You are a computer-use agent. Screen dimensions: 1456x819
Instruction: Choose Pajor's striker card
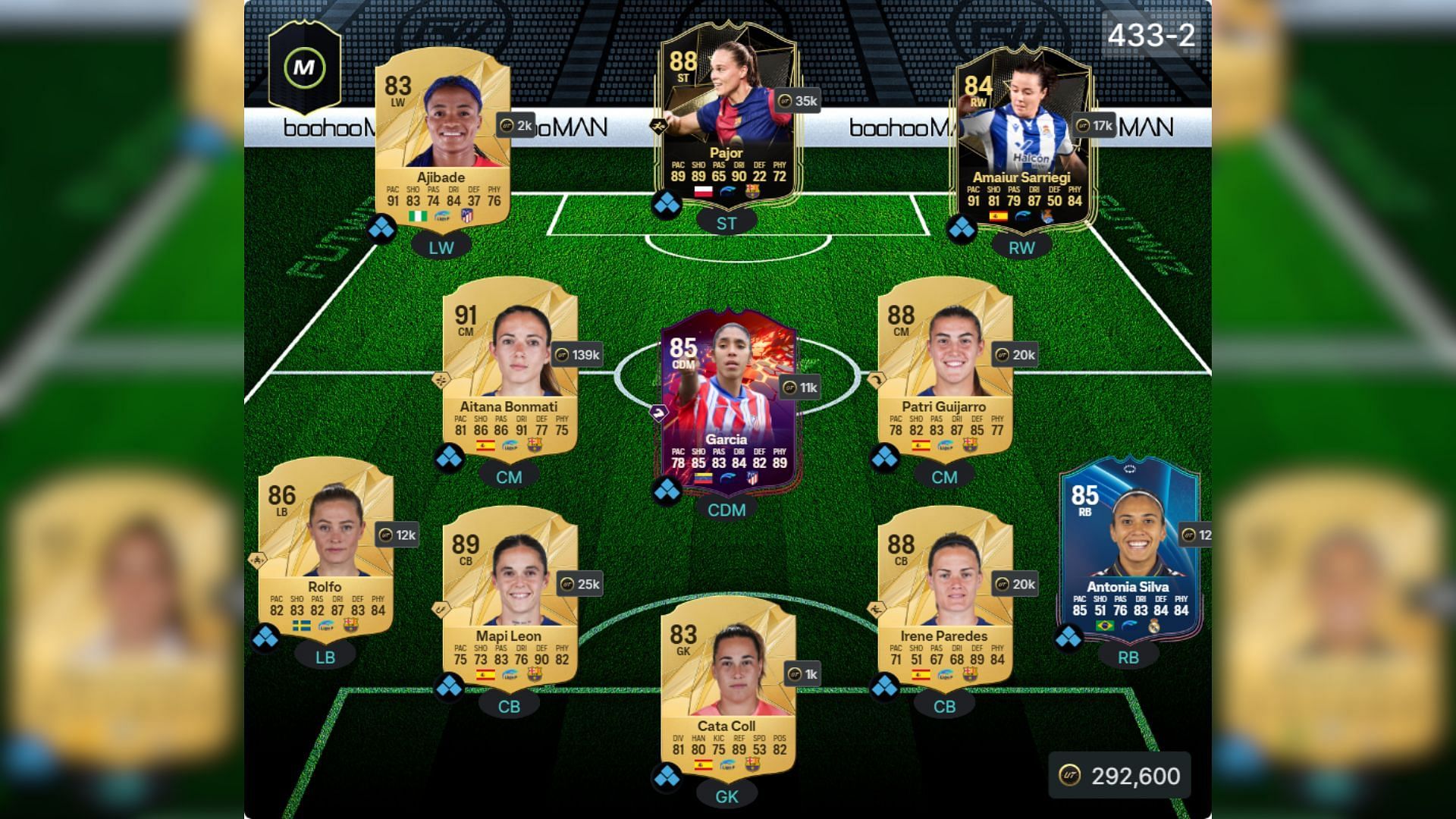[x=726, y=114]
